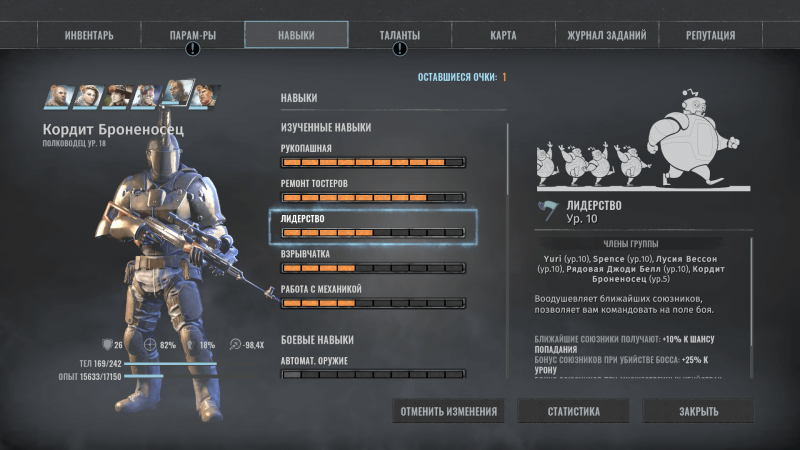Select Работа с механикой skill
This screenshot has height=450, width=800.
pyautogui.click(x=372, y=296)
